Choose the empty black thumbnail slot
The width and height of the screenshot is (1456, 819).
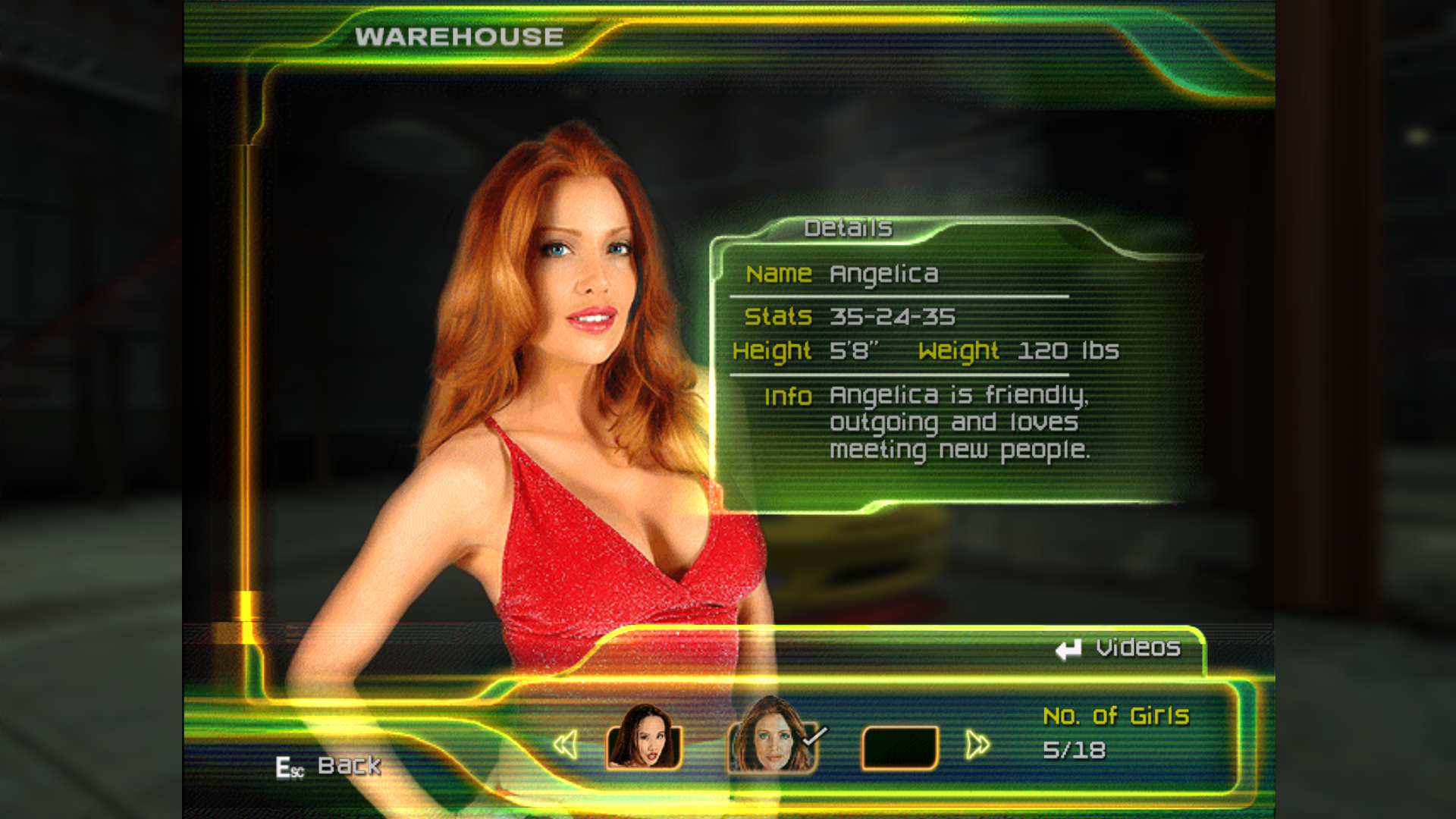[900, 747]
